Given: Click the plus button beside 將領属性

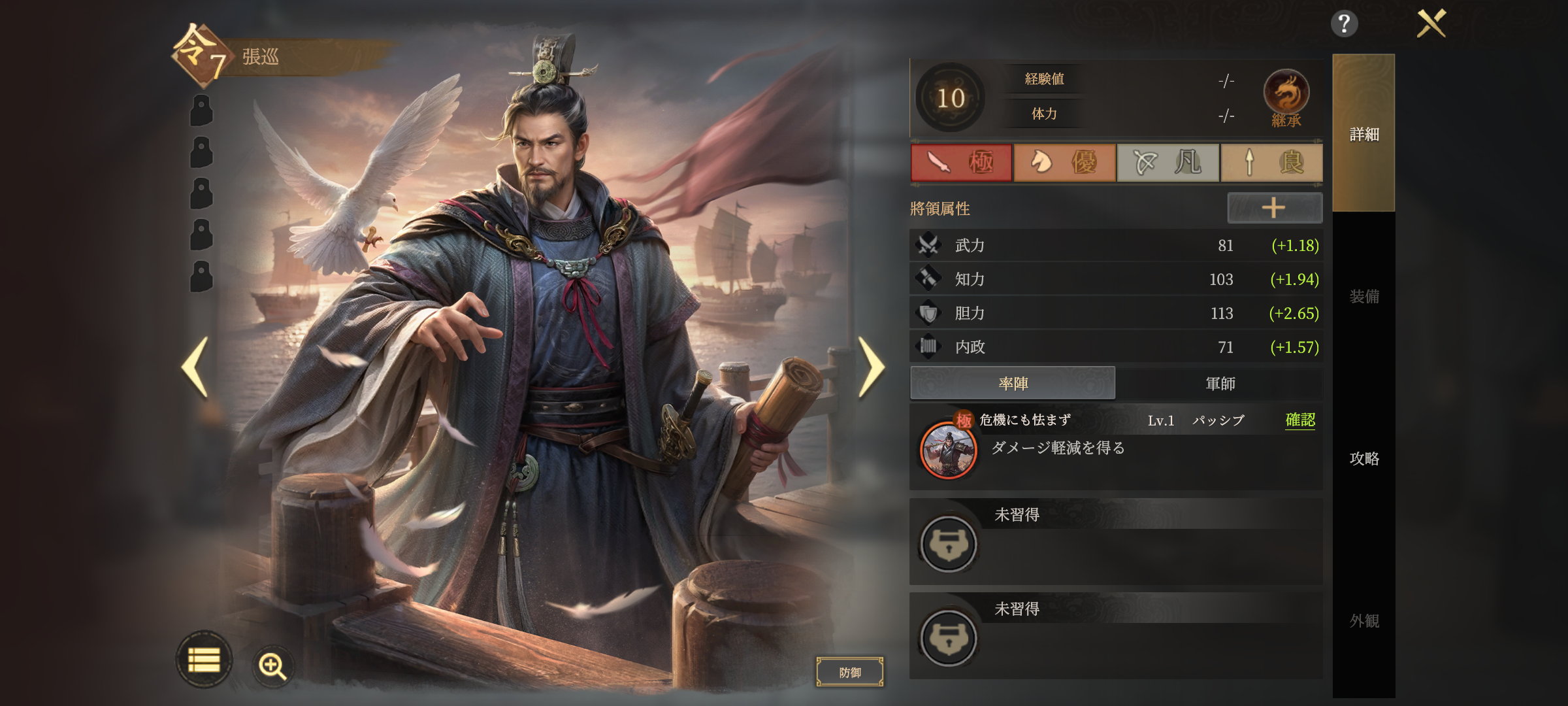Looking at the screenshot, I should pos(1274,208).
